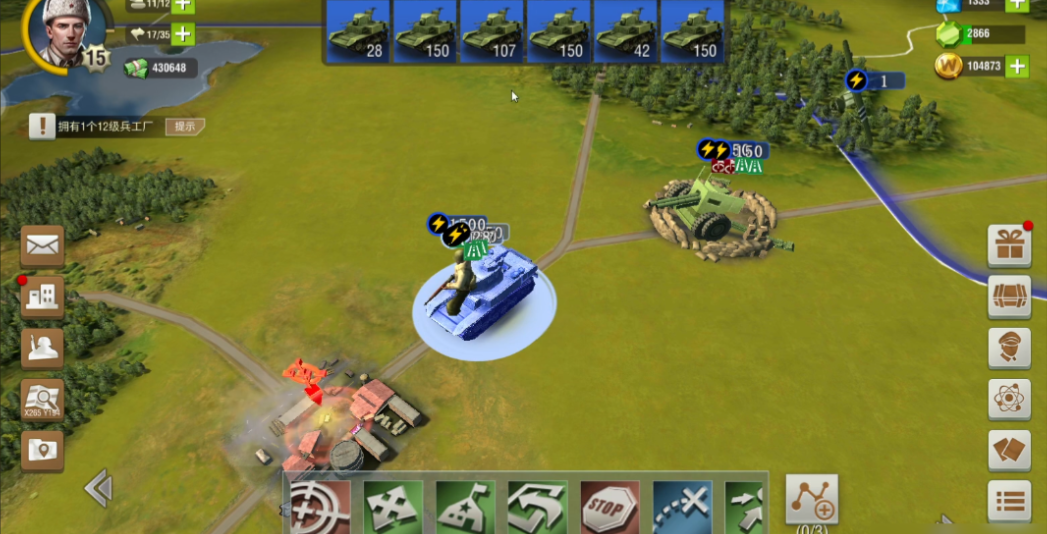Viewport: 1047px width, 534px height.
Task: Open the list menu icon
Action: coord(1009,501)
